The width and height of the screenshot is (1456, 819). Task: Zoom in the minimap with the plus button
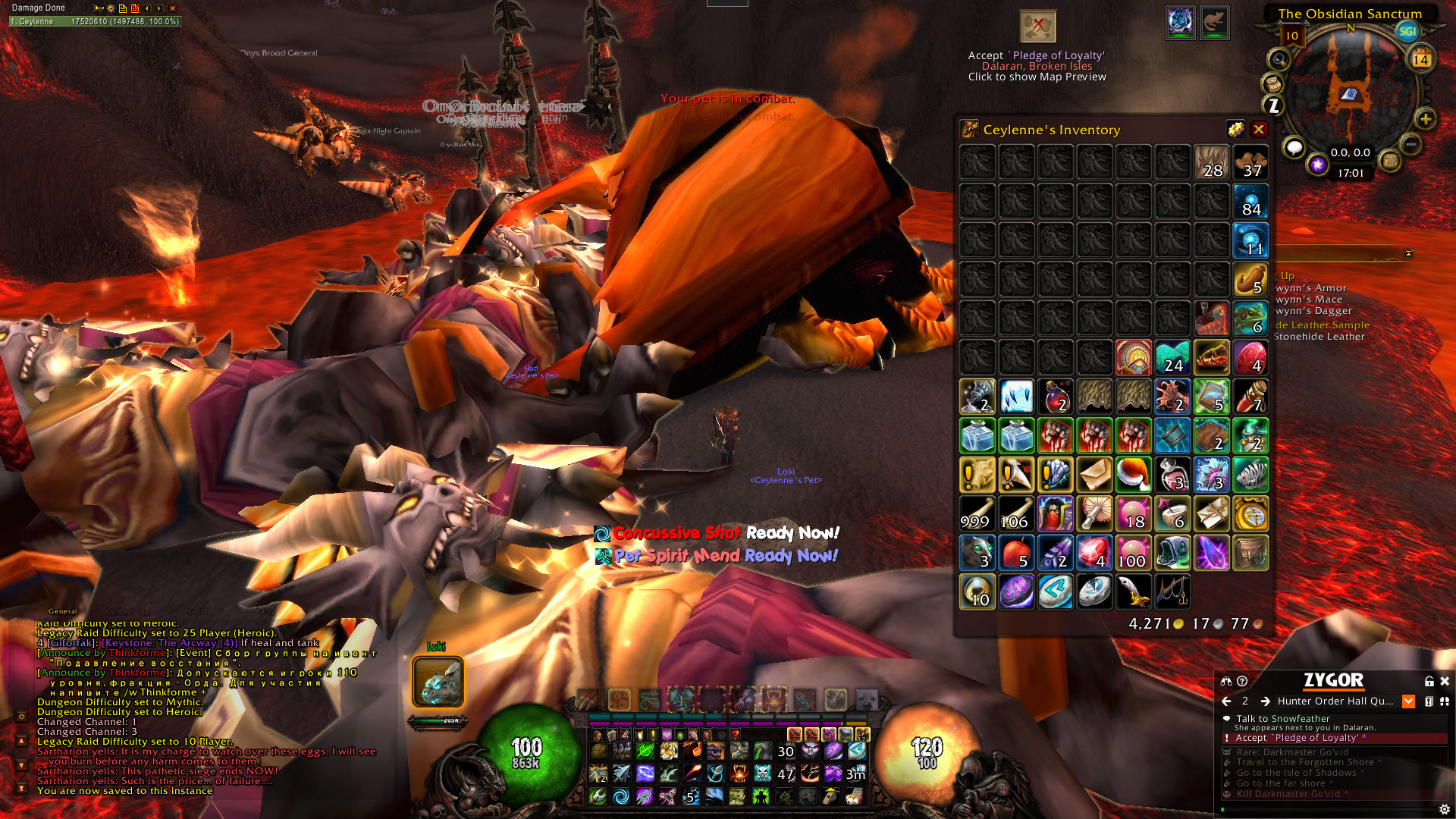pos(1425,119)
